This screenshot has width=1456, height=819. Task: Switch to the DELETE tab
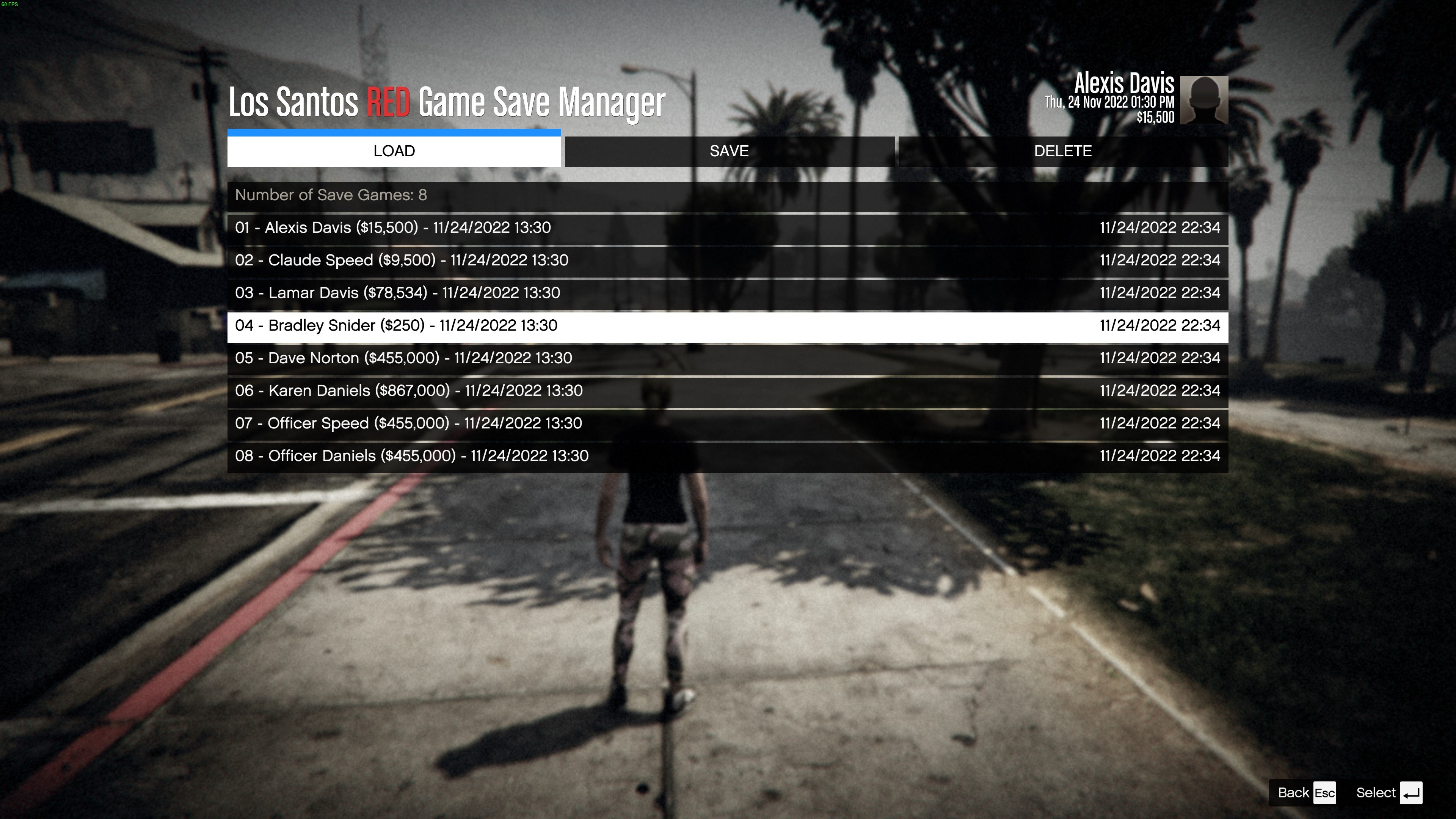point(1062,151)
